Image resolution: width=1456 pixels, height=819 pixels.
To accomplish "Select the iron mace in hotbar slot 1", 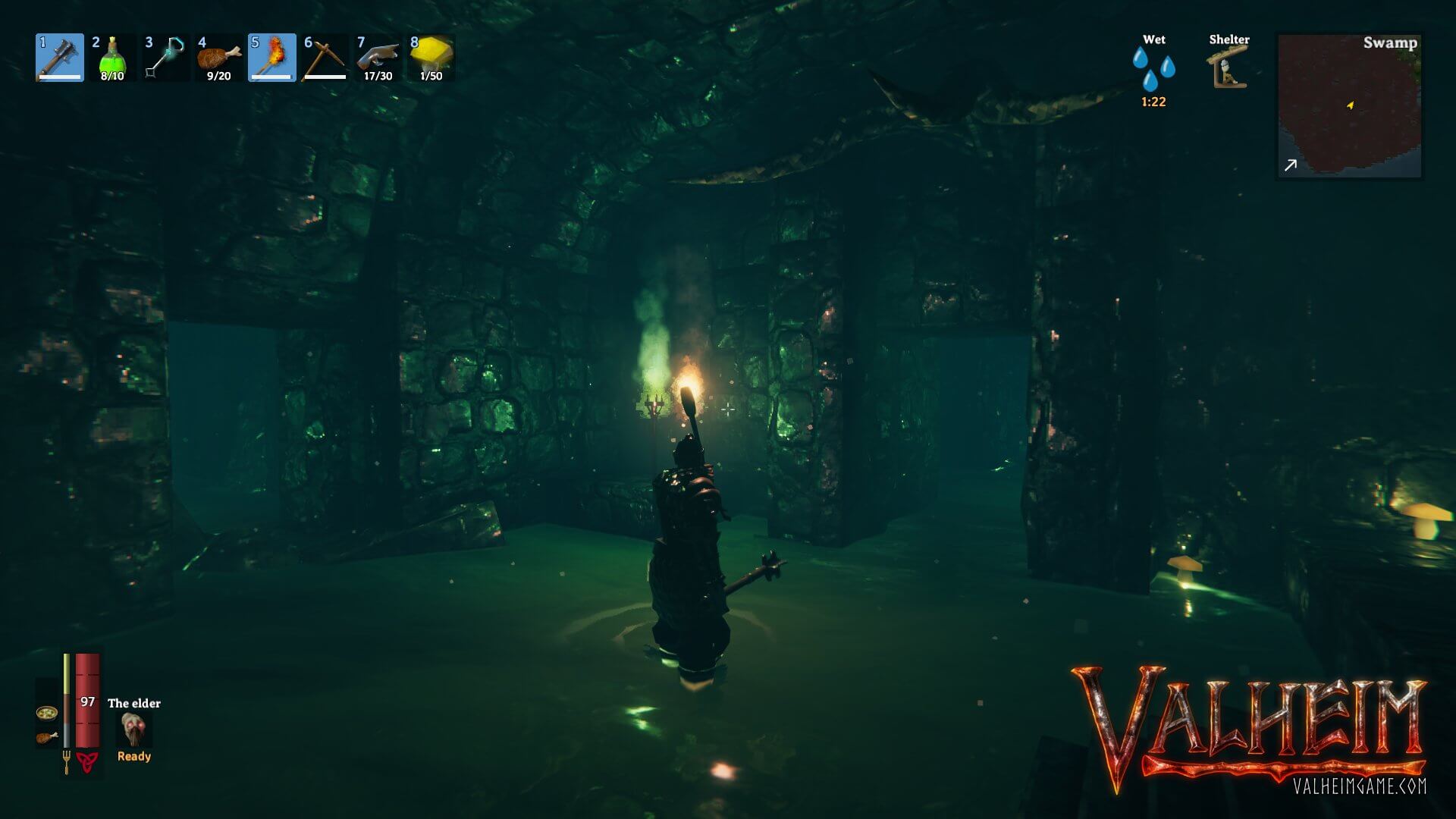I will point(60,58).
